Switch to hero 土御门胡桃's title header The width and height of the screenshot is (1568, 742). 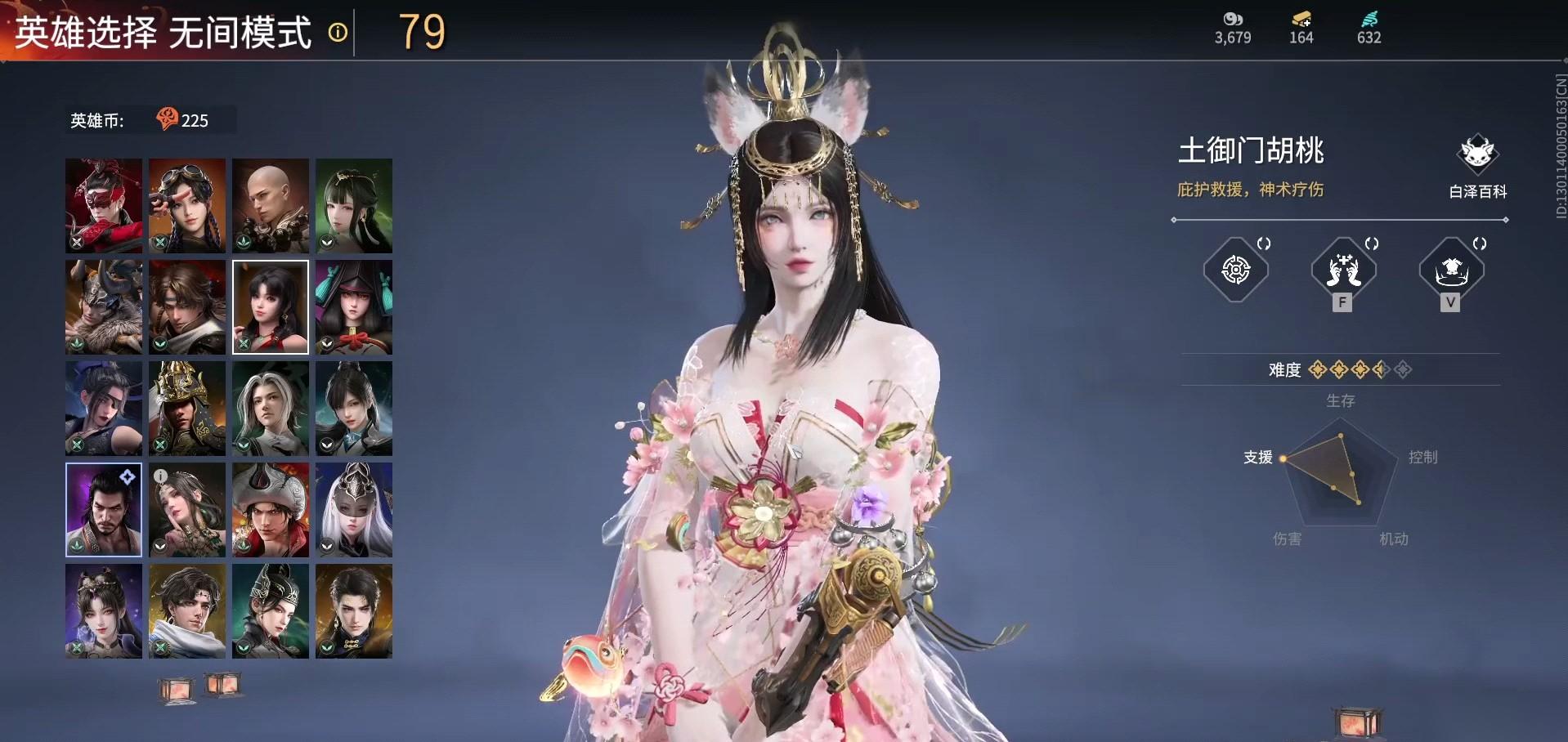coord(1248,150)
